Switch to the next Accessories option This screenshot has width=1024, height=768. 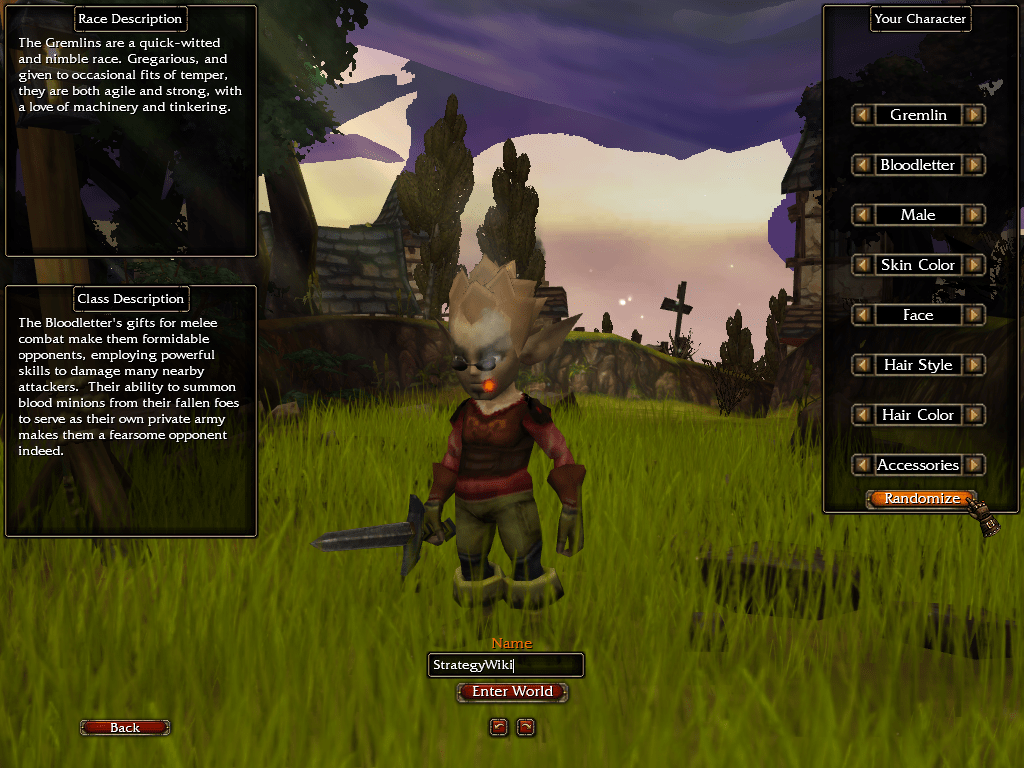point(975,465)
